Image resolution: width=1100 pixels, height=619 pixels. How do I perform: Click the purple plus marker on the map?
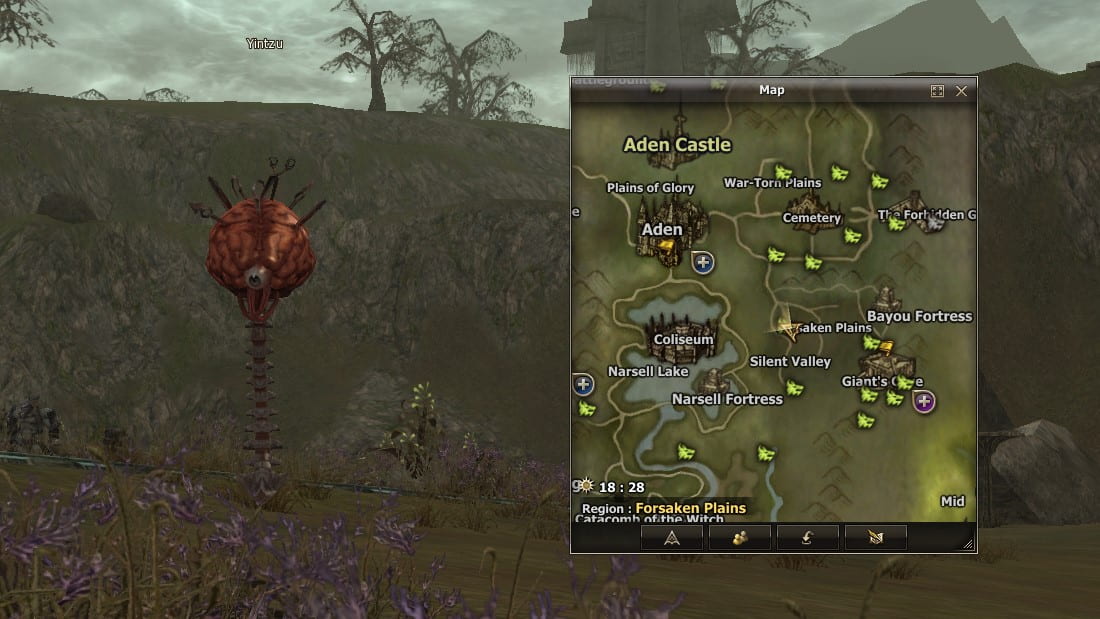pyautogui.click(x=924, y=402)
